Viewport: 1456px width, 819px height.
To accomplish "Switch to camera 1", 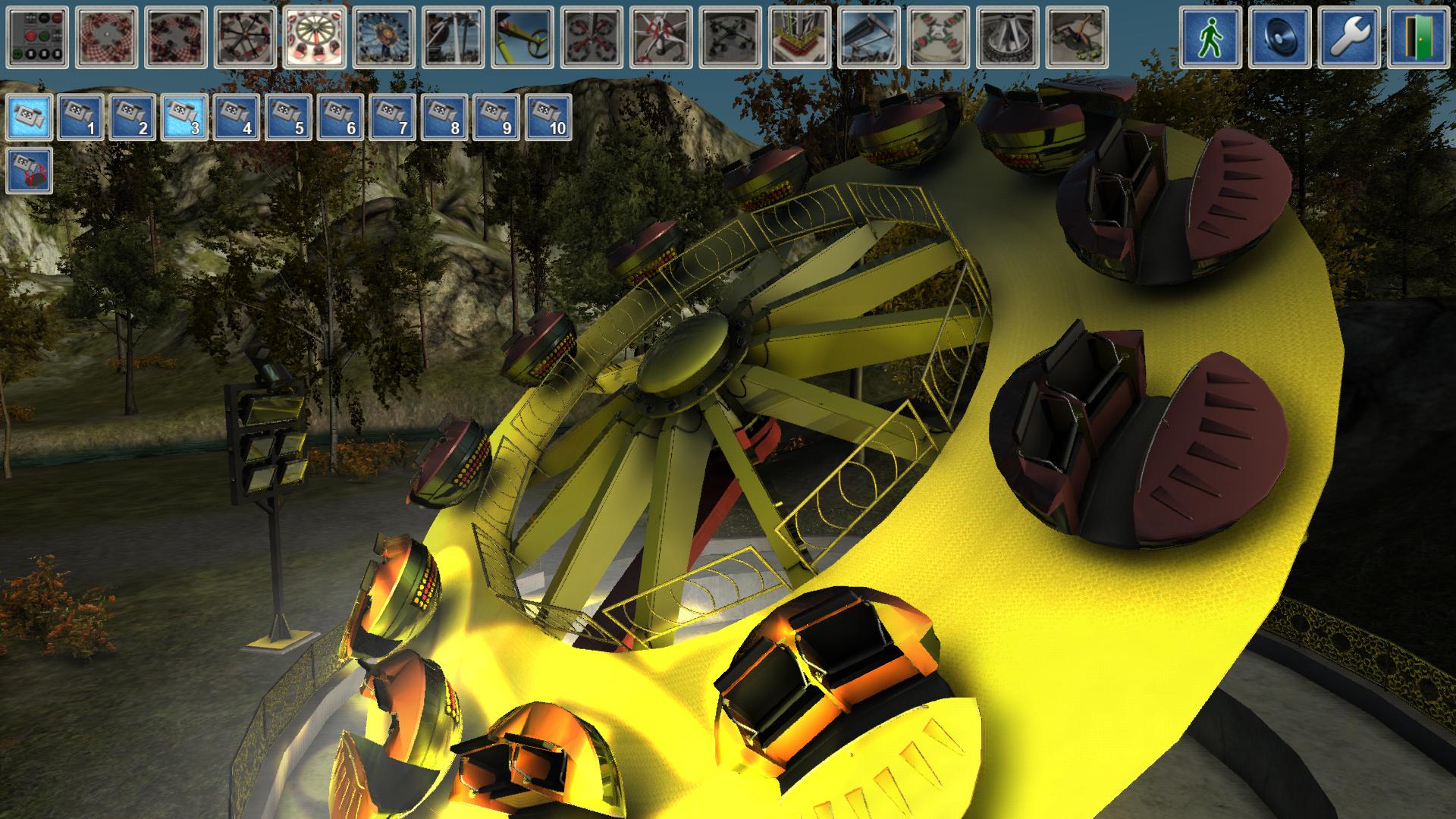I will pyautogui.click(x=81, y=118).
